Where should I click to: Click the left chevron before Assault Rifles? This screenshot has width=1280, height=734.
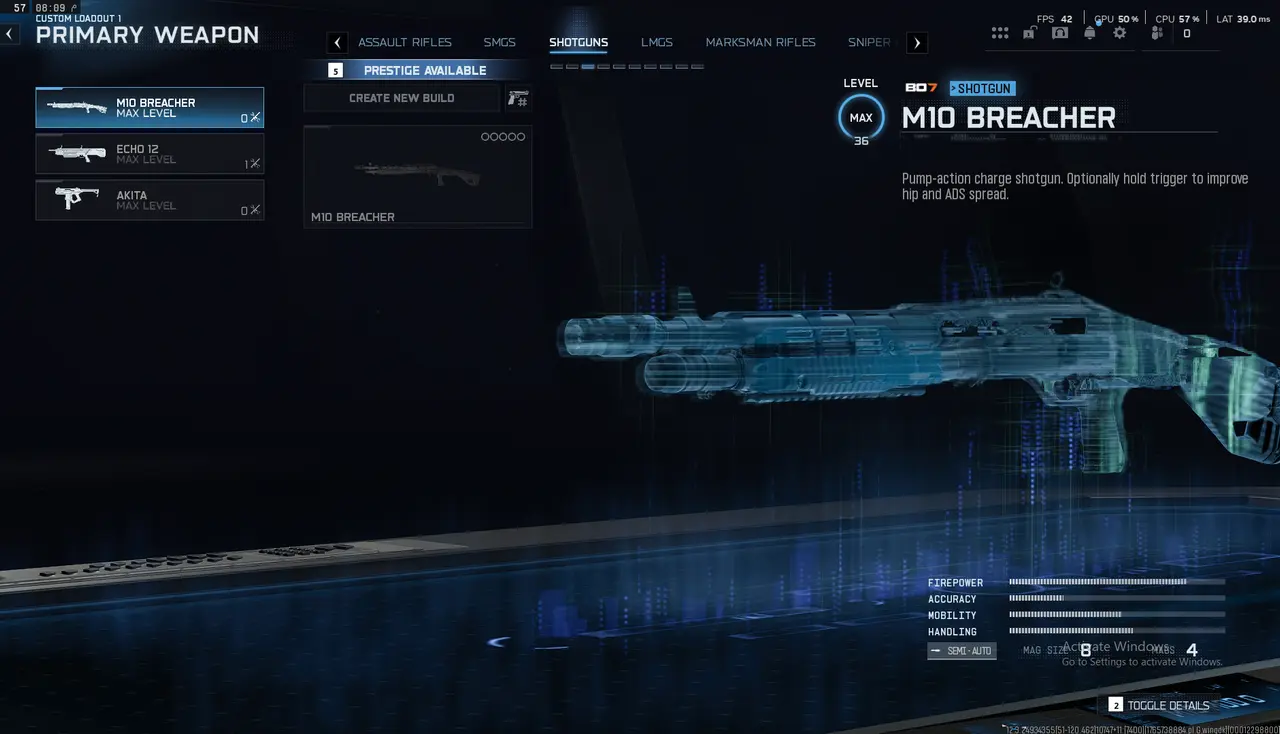(337, 42)
